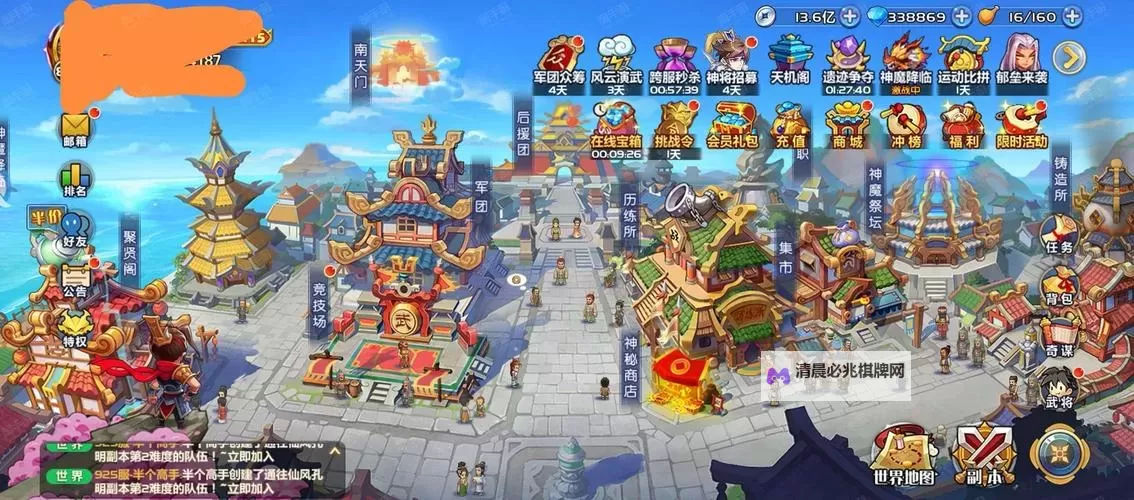Open the 限时活动 limited-time events
The width and height of the screenshot is (1134, 500).
tap(1021, 127)
